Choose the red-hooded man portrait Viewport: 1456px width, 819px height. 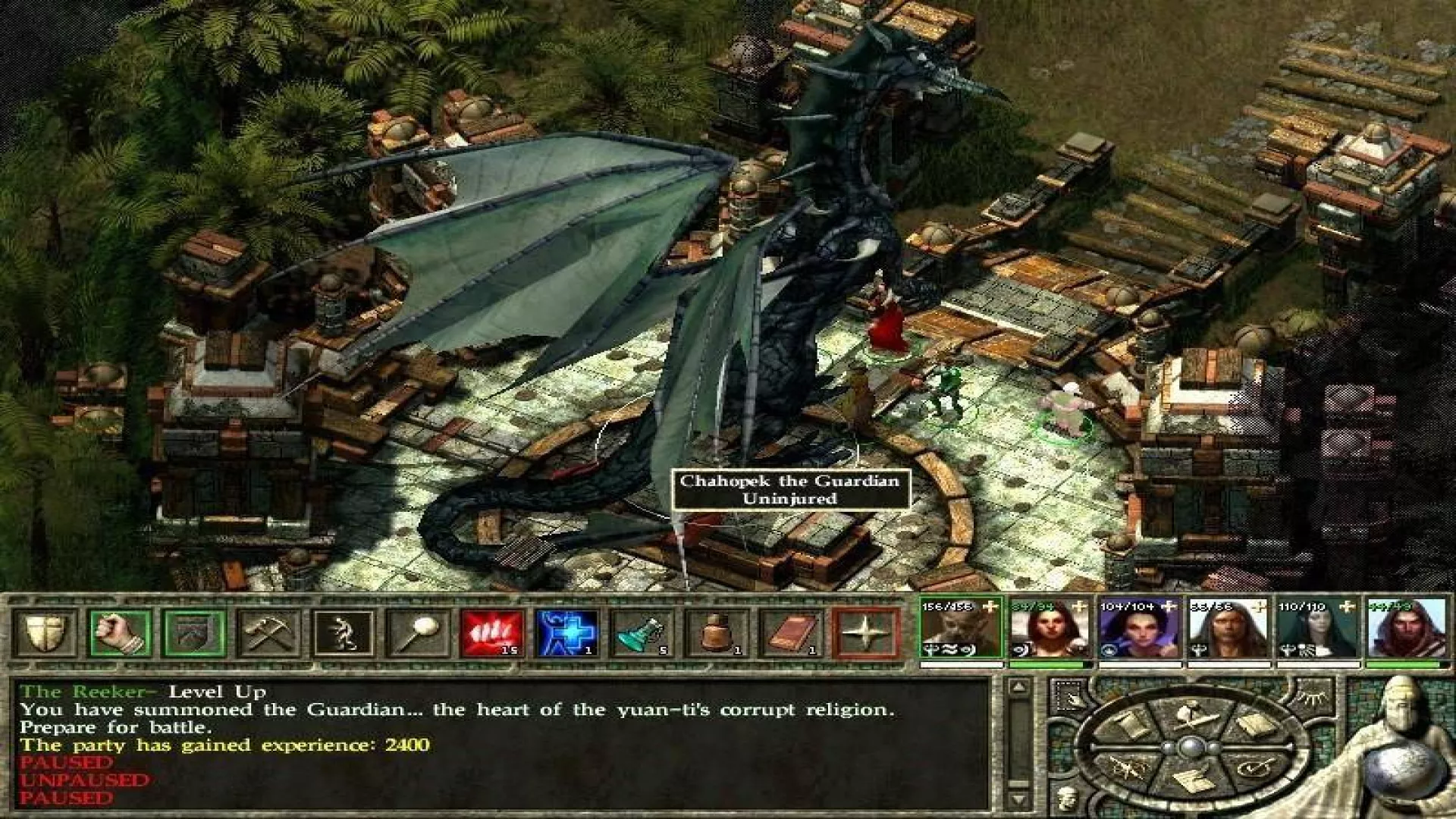[x=1407, y=628]
